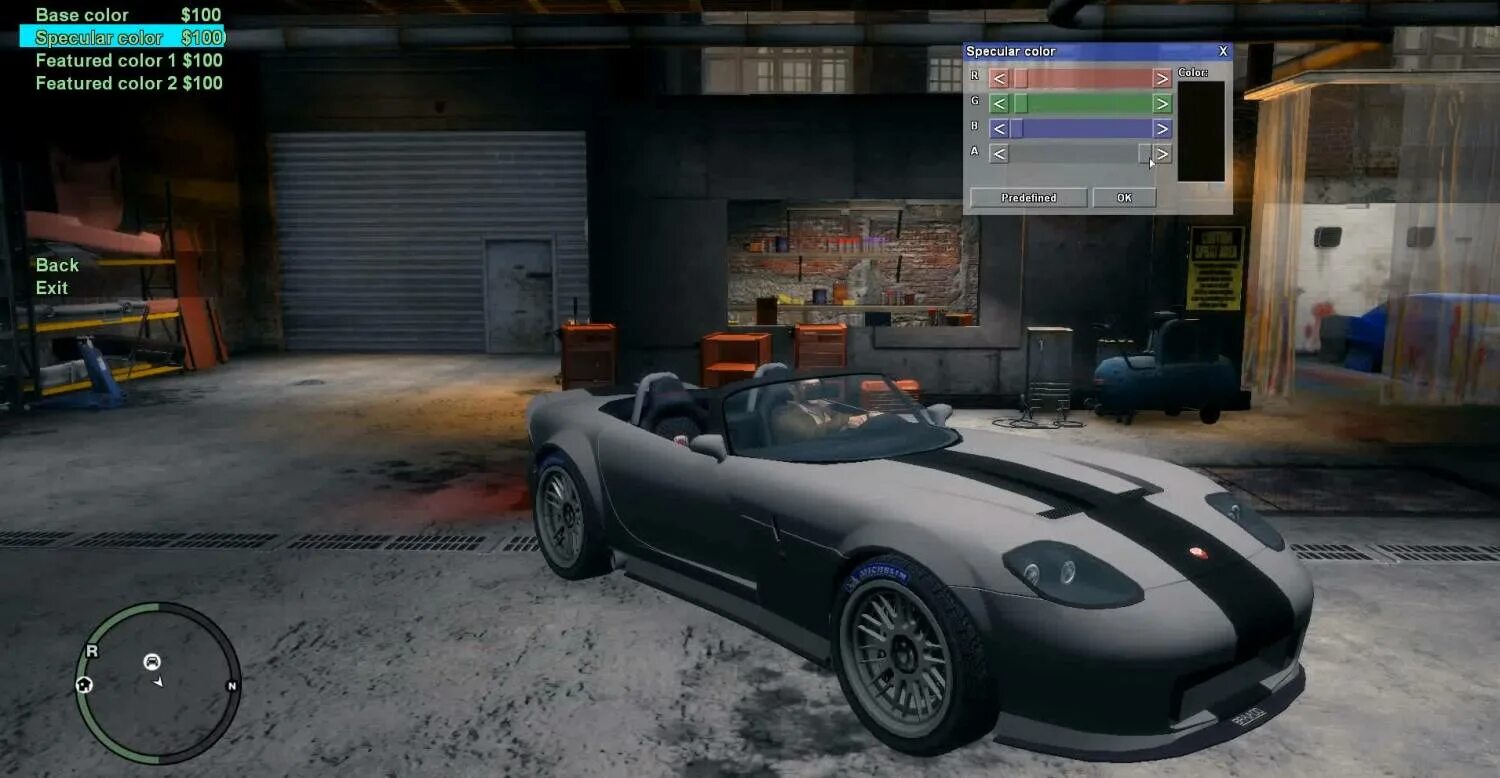Increase the G value with right arrow
The width and height of the screenshot is (1500, 778).
point(1160,102)
